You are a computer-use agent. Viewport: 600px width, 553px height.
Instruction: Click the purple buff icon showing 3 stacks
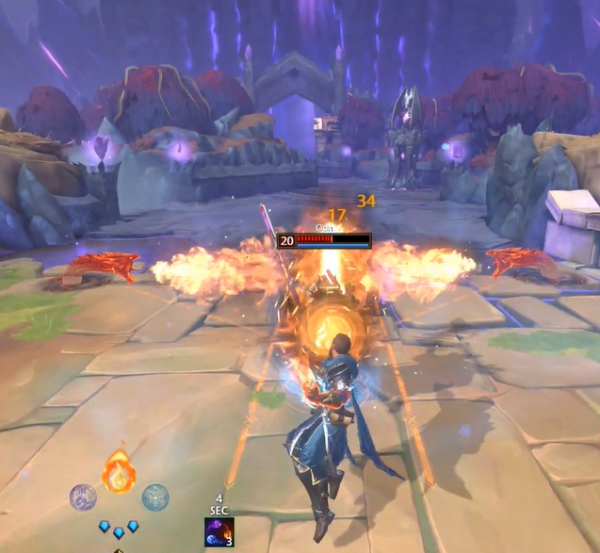pos(219,532)
